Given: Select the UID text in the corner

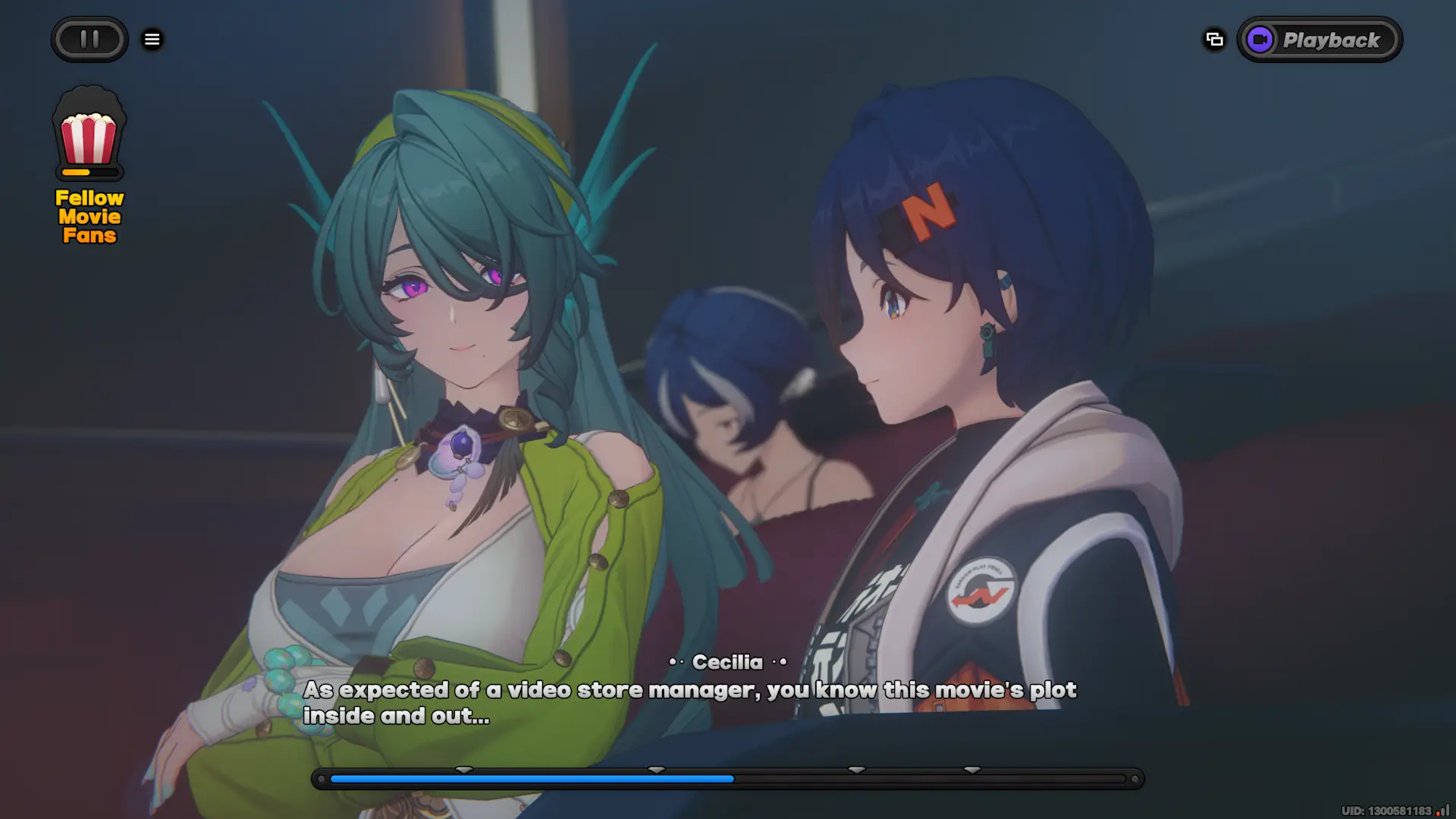Looking at the screenshot, I should (1386, 809).
